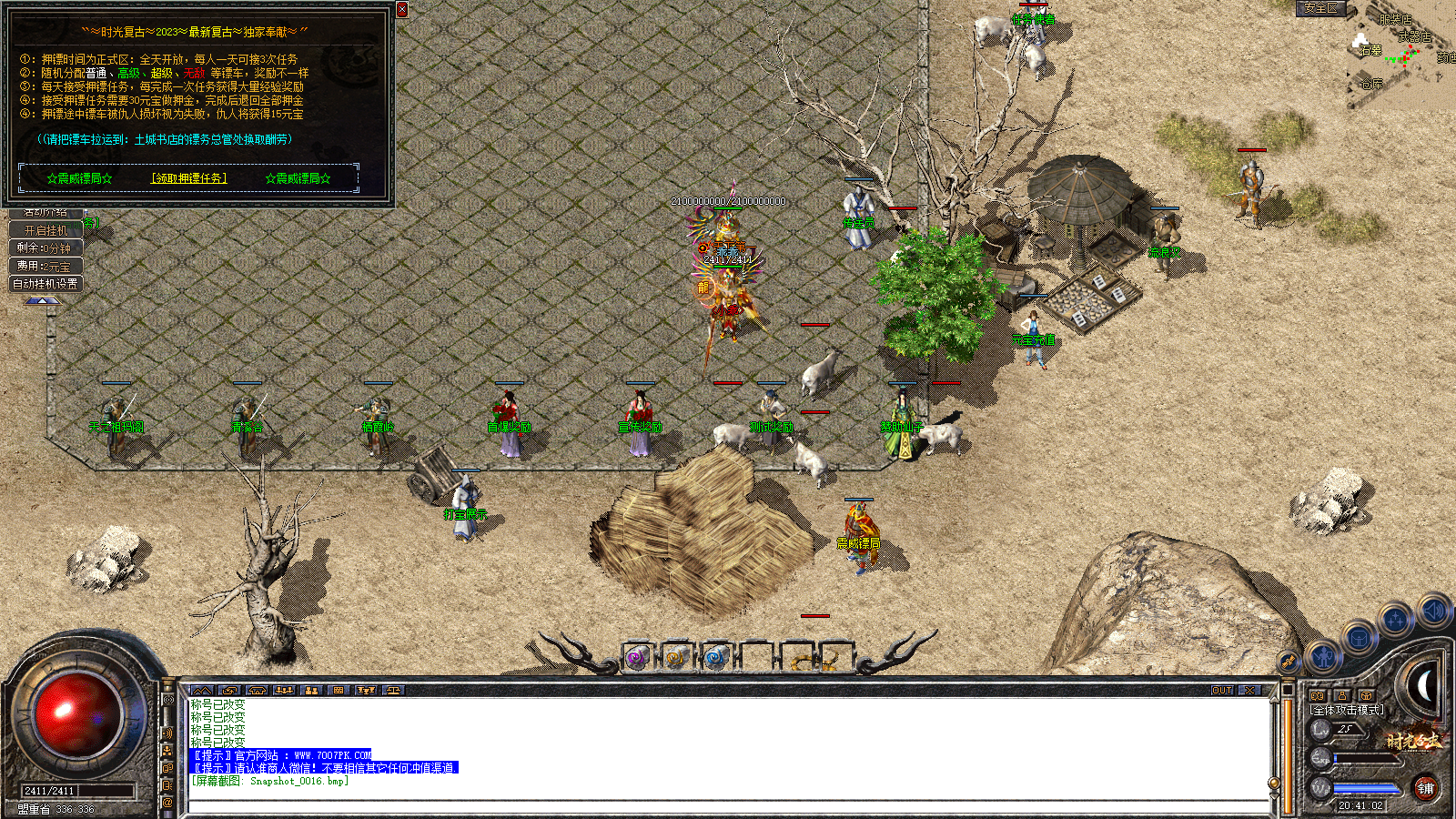Choose 领取押镖任务 in the quest dialog
Viewport: 1456px width, 819px height.
187,177
